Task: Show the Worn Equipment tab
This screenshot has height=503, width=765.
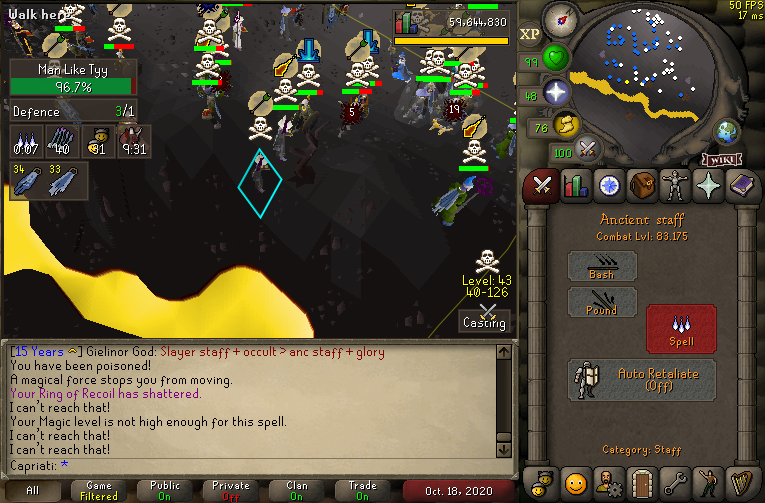Action: pos(674,186)
